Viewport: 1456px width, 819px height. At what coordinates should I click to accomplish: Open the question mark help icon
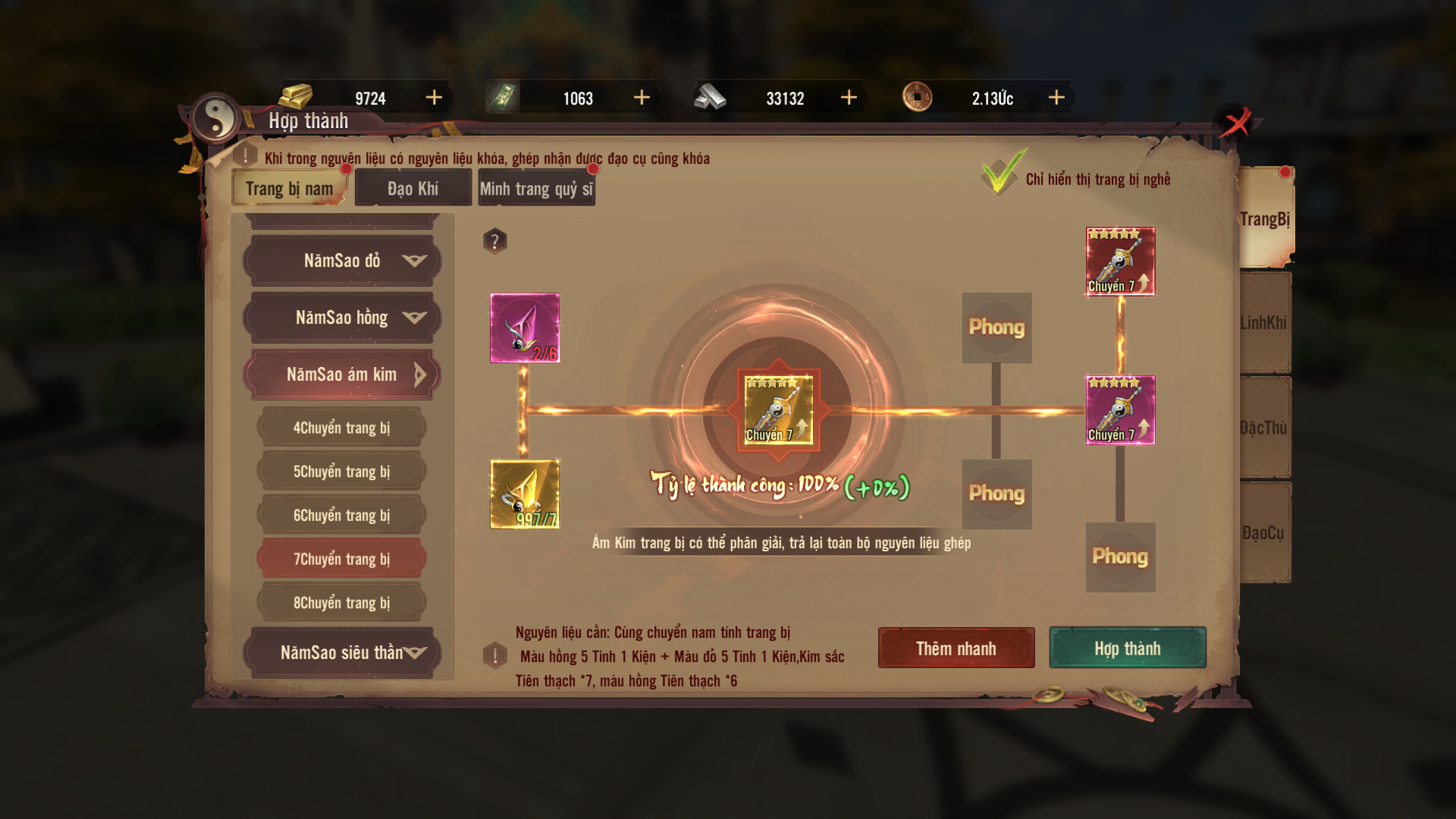pyautogui.click(x=494, y=241)
